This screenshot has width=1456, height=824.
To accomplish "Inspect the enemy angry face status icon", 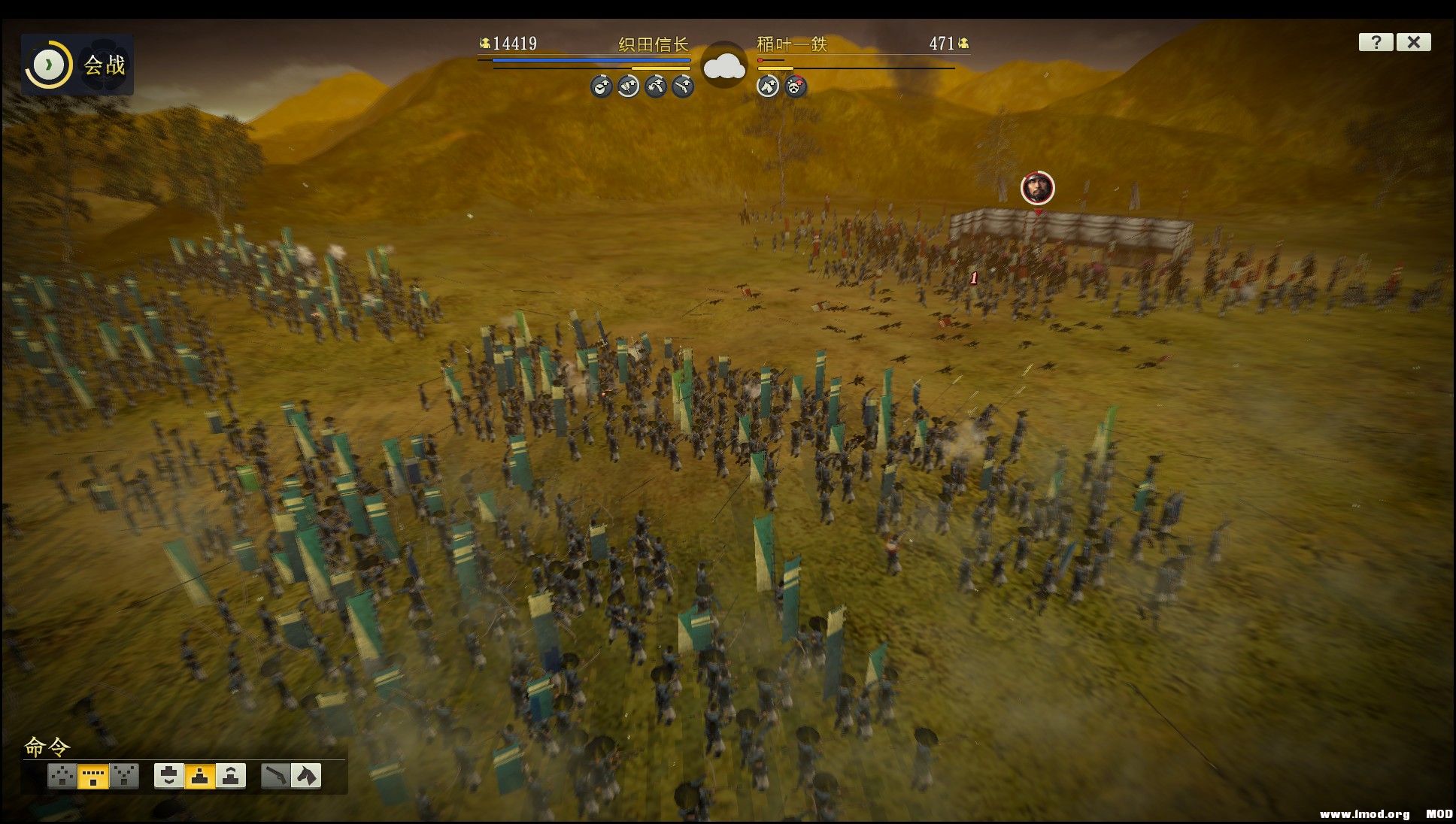I will (x=795, y=86).
